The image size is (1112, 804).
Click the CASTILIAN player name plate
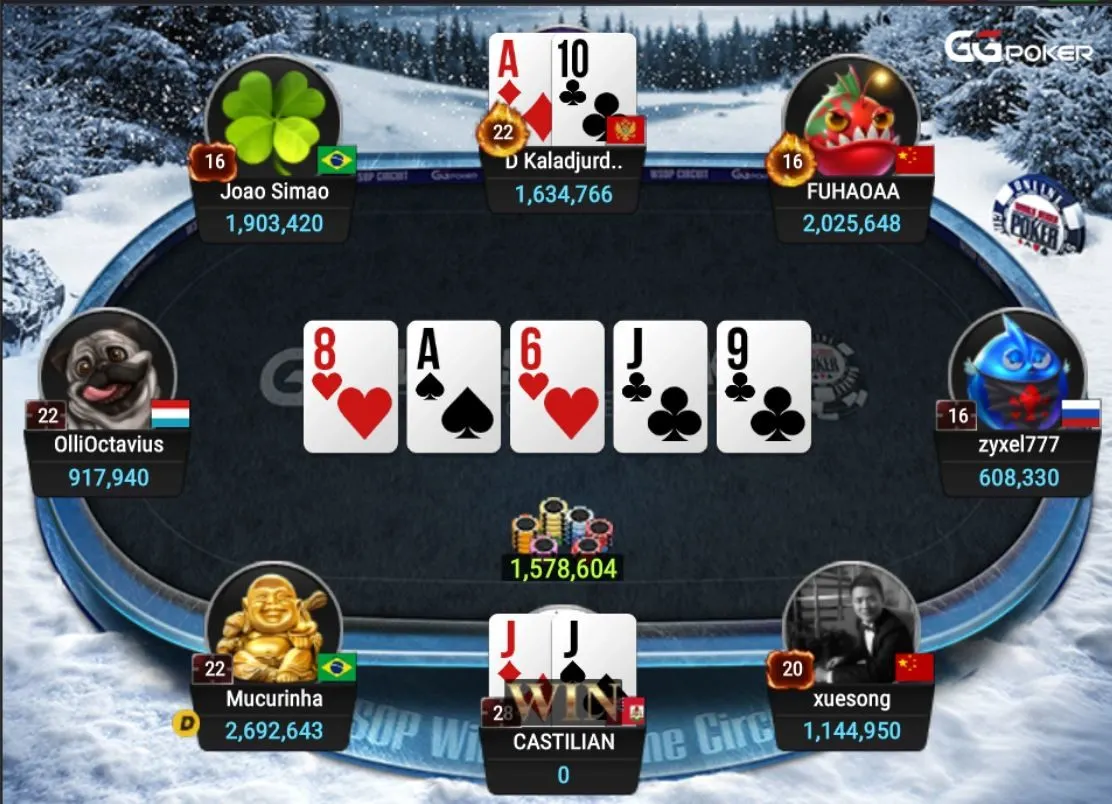564,742
